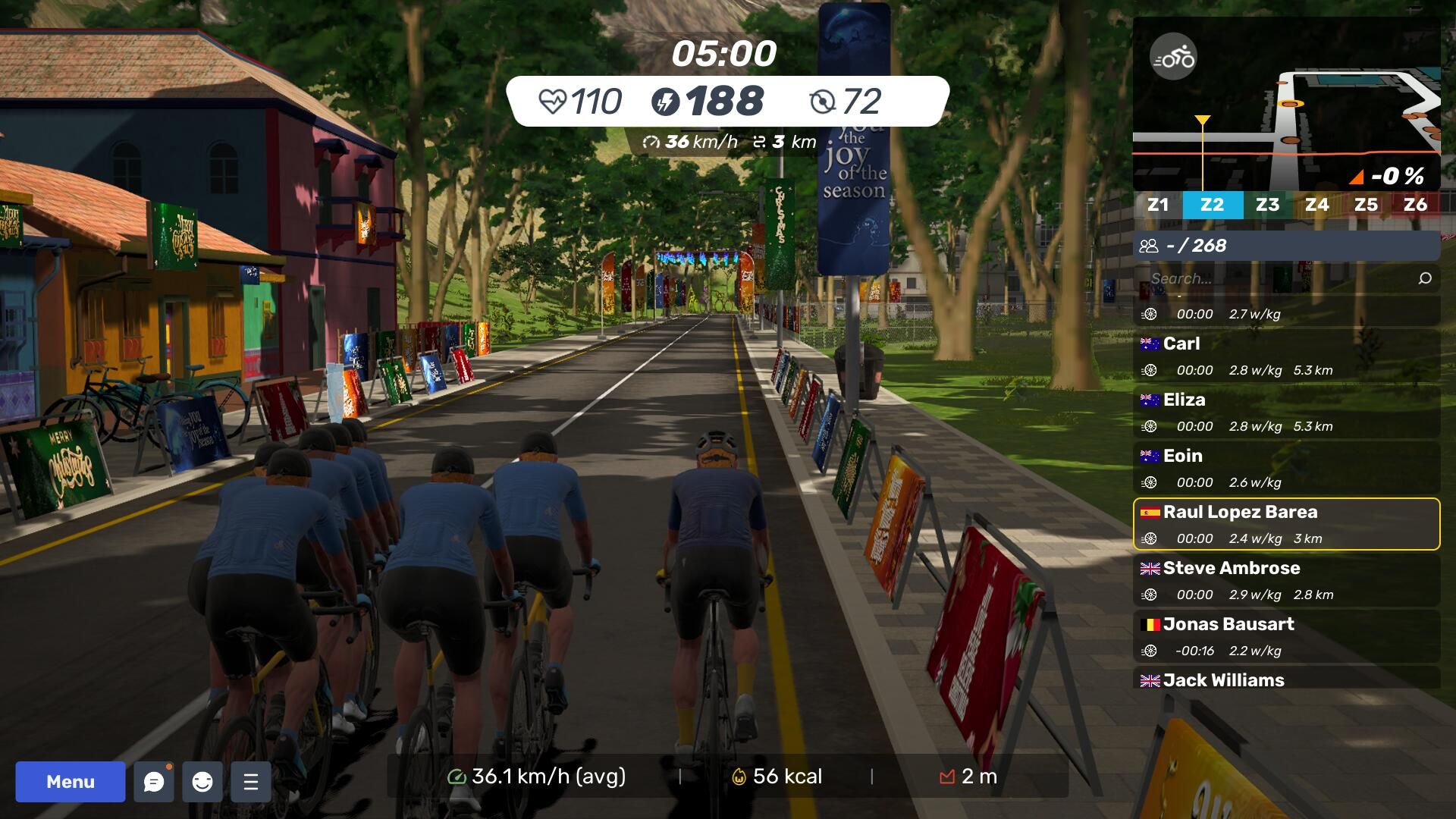Viewport: 1456px width, 819px height.
Task: Pick Steve Ambrose from the rider list
Action: coord(1286,580)
